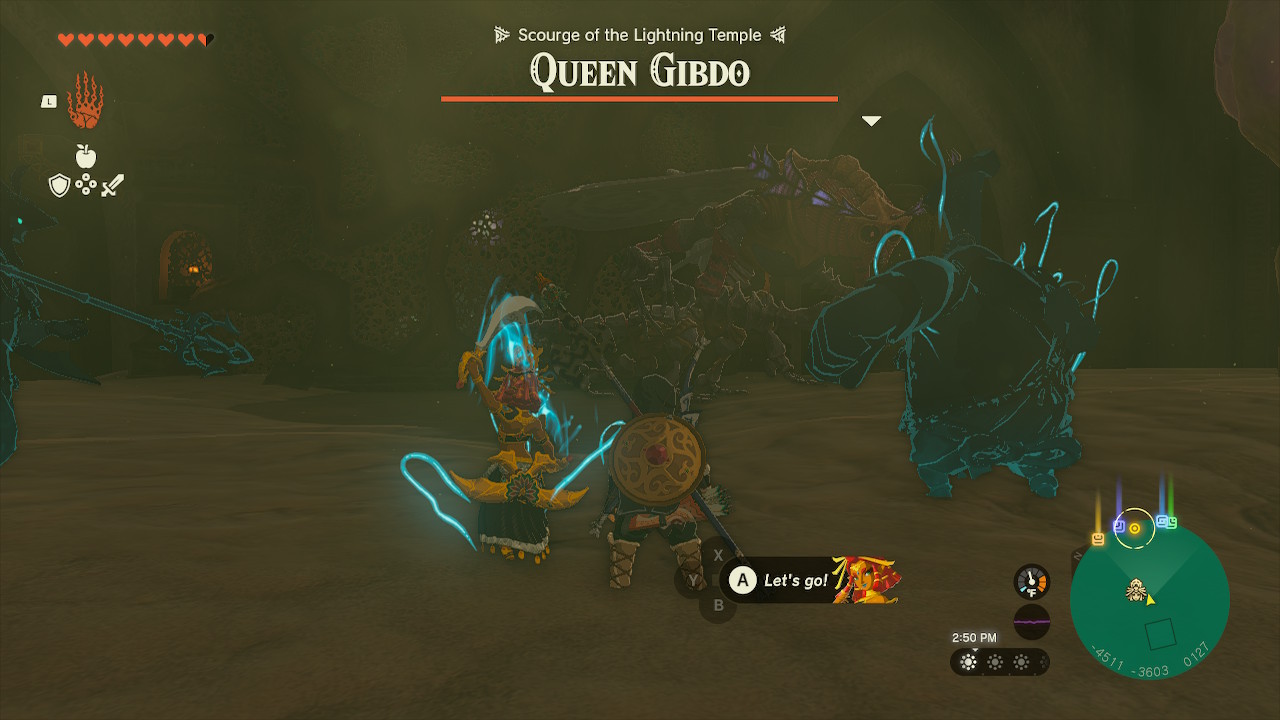Click the L button prompt icon
The image size is (1280, 720).
[48, 100]
